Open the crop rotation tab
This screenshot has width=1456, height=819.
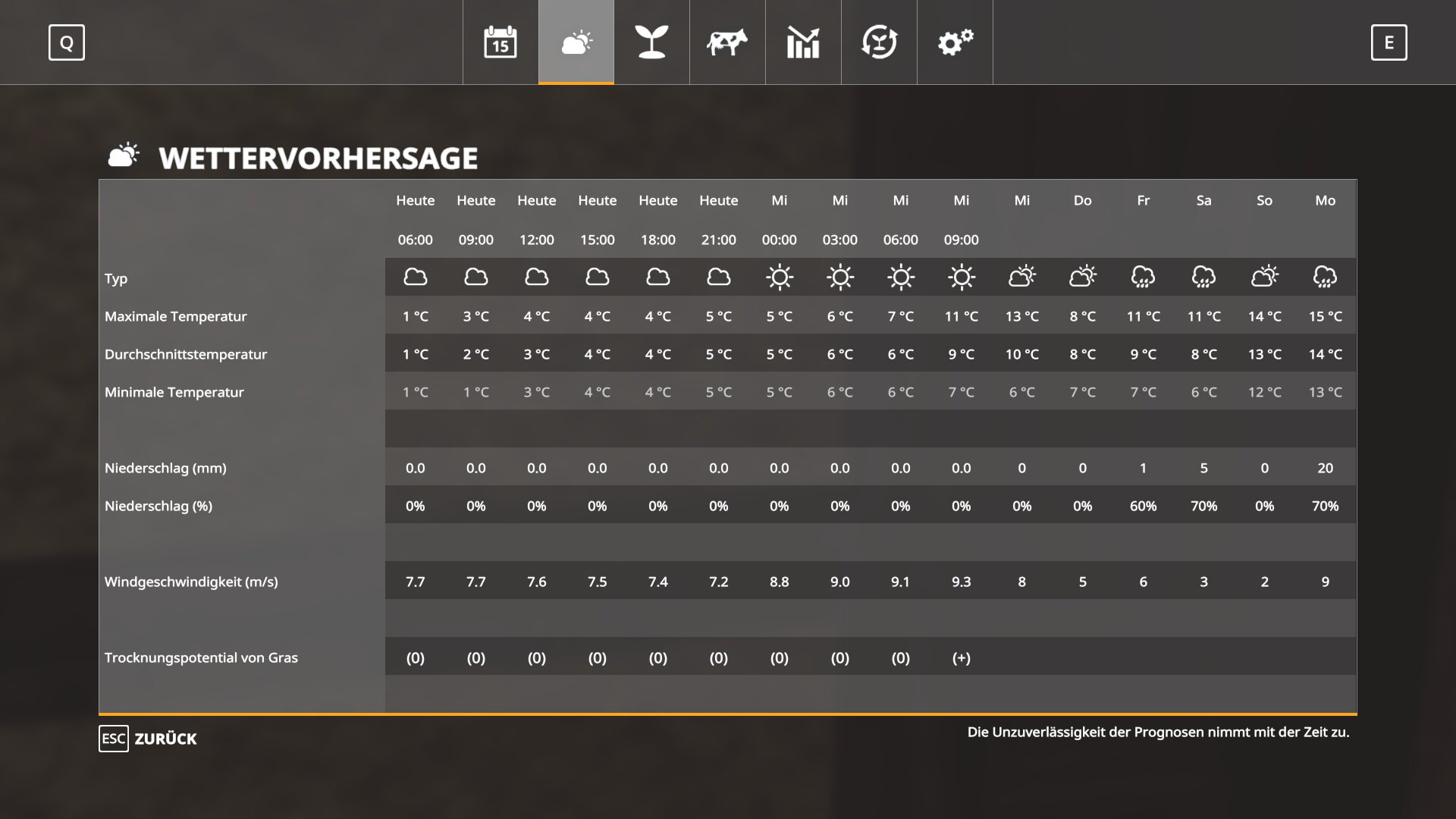[879, 42]
